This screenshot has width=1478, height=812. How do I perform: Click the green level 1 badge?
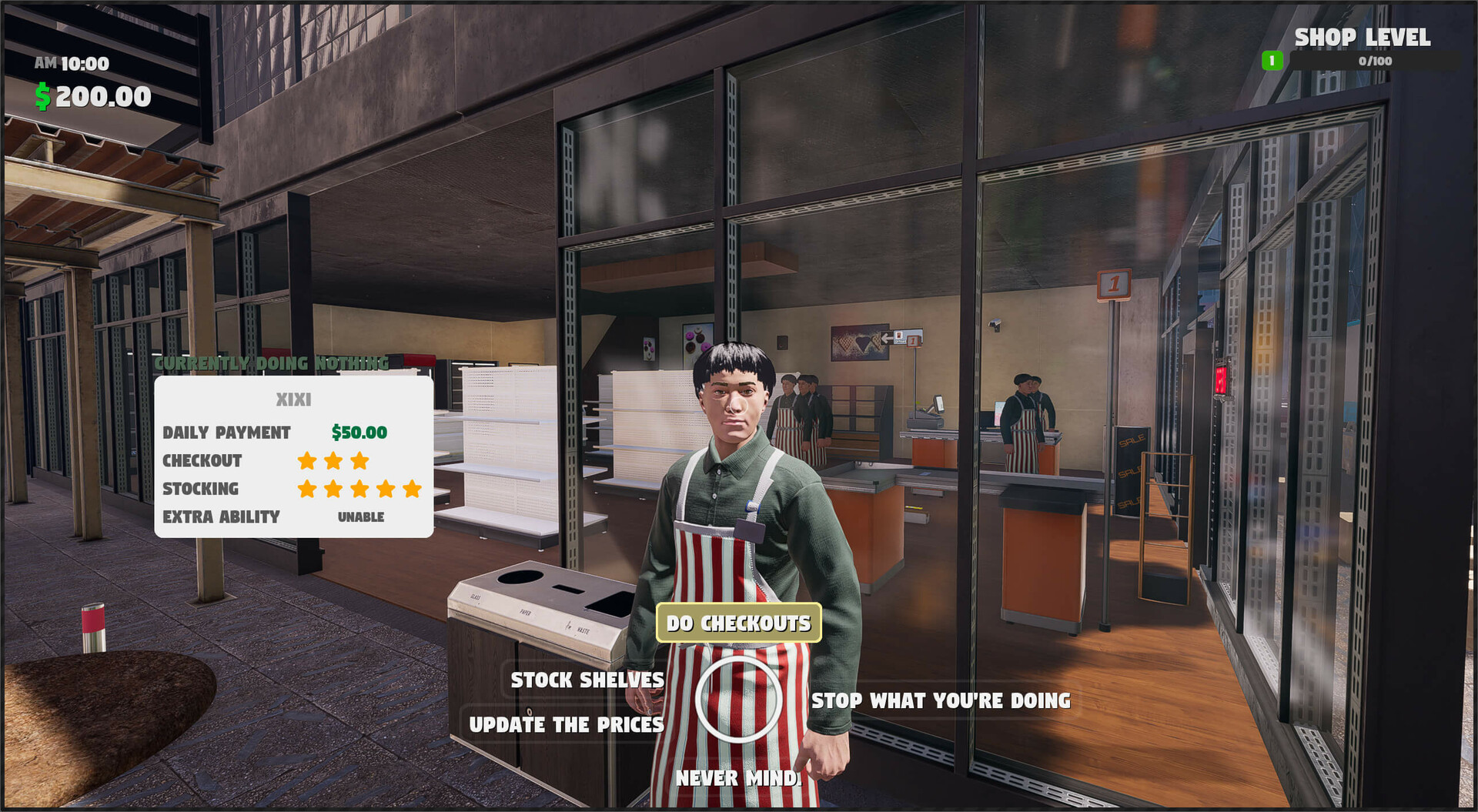(1271, 59)
